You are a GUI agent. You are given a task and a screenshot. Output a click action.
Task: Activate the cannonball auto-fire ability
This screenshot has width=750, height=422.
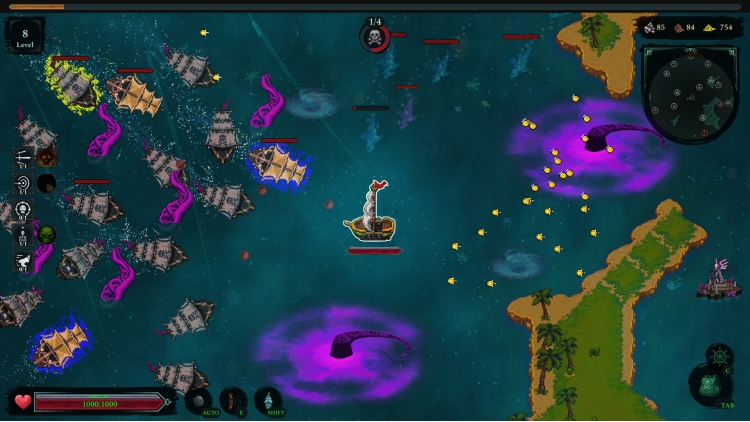tap(198, 400)
